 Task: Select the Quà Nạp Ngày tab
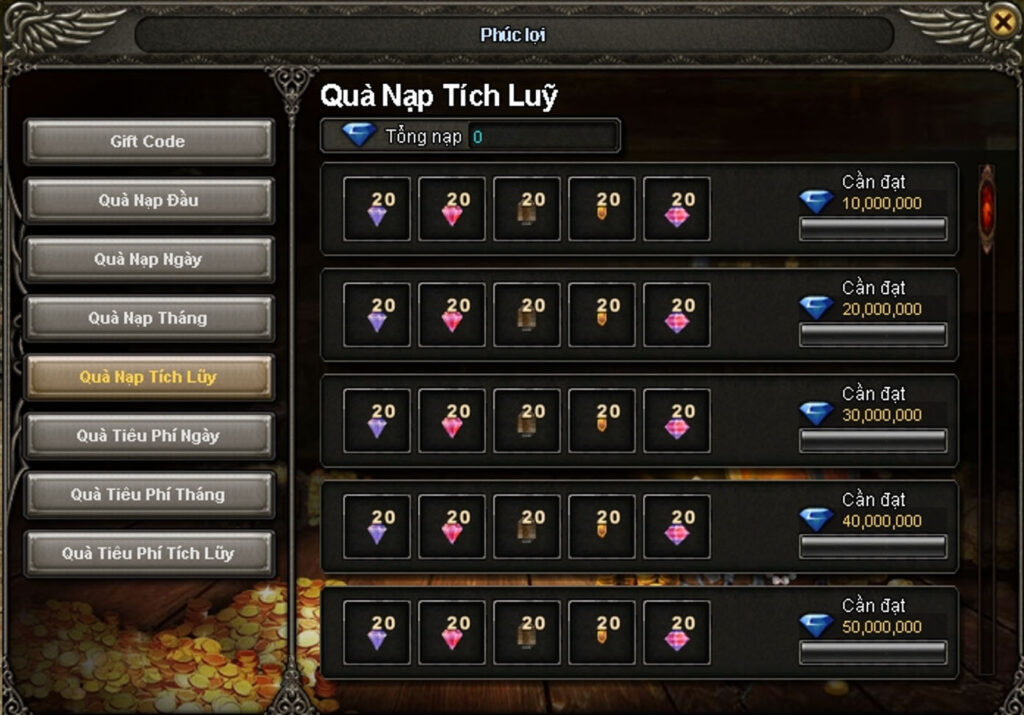point(148,260)
